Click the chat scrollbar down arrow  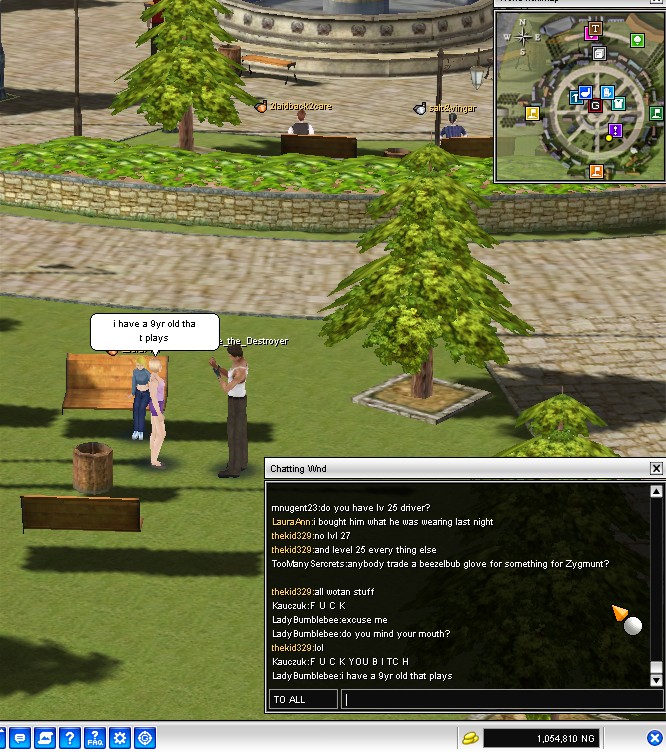pos(656,679)
